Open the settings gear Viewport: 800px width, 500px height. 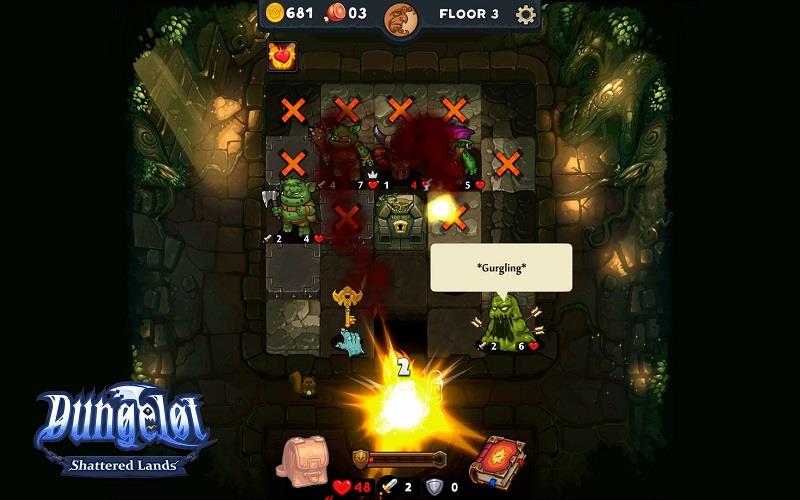tap(526, 14)
